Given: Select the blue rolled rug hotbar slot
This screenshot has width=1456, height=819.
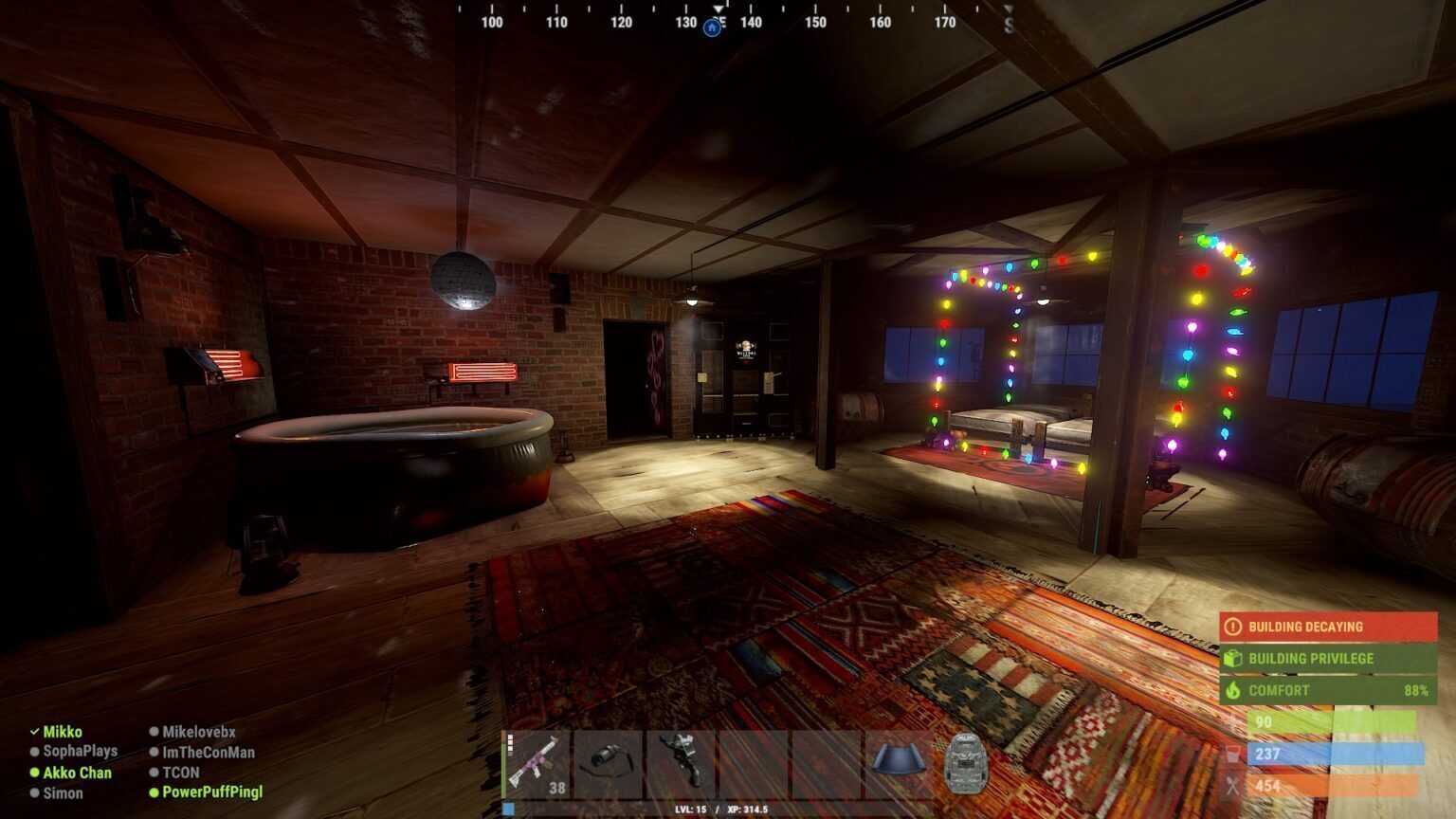Looking at the screenshot, I should coord(898,762).
